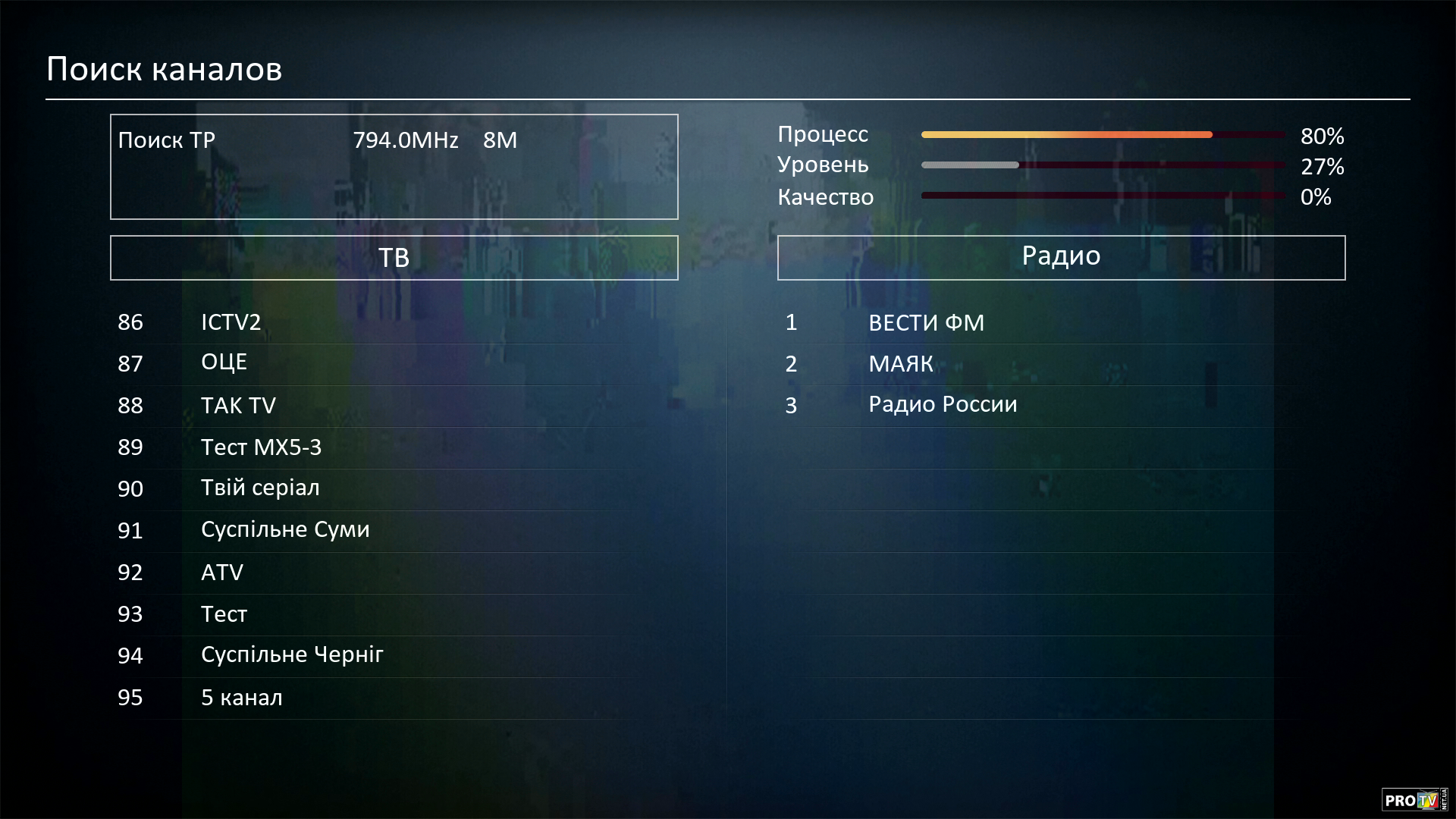Click the PRO TV watermark logo
Image resolution: width=1456 pixels, height=819 pixels.
[1414, 799]
